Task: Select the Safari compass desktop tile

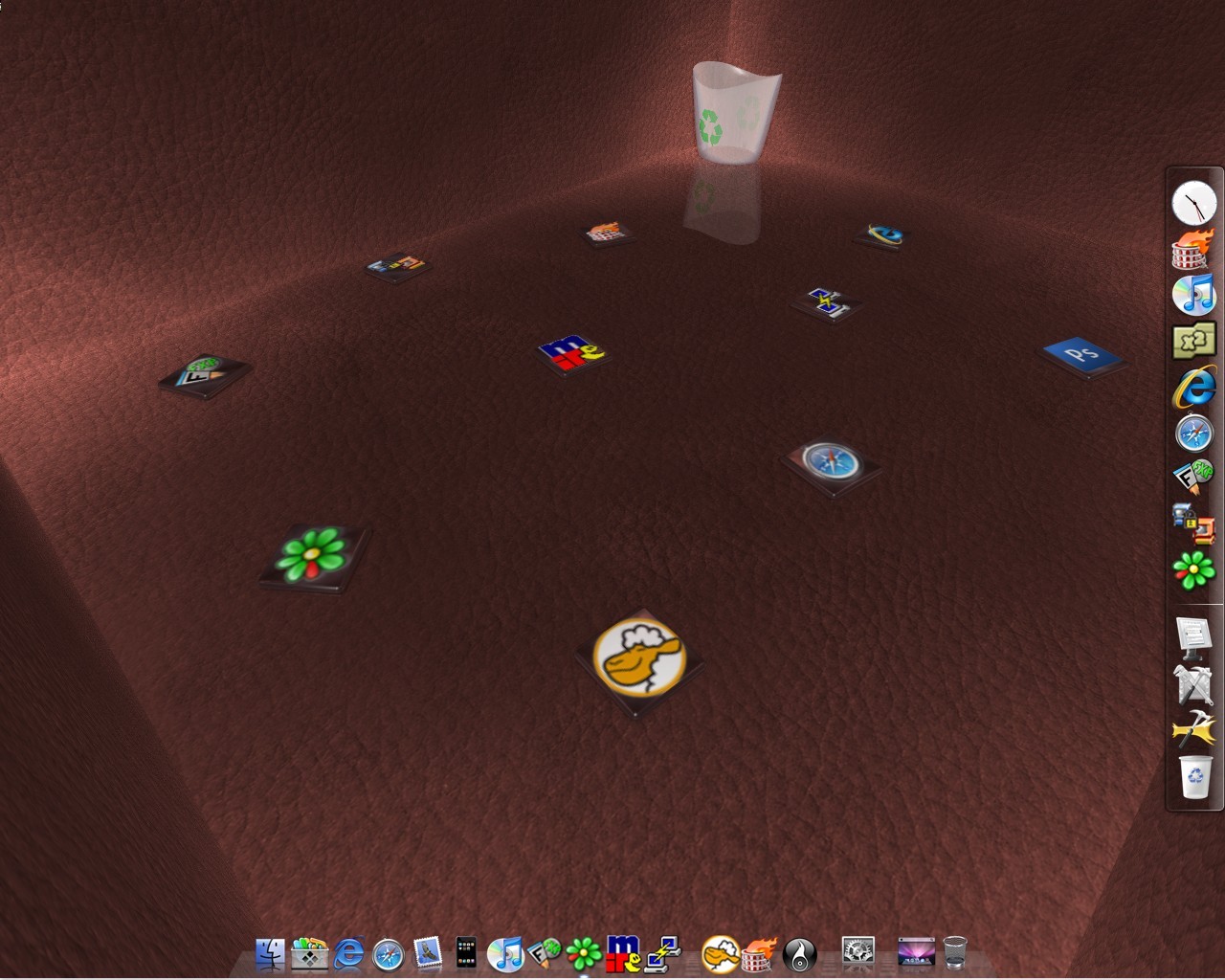Action: (x=831, y=463)
